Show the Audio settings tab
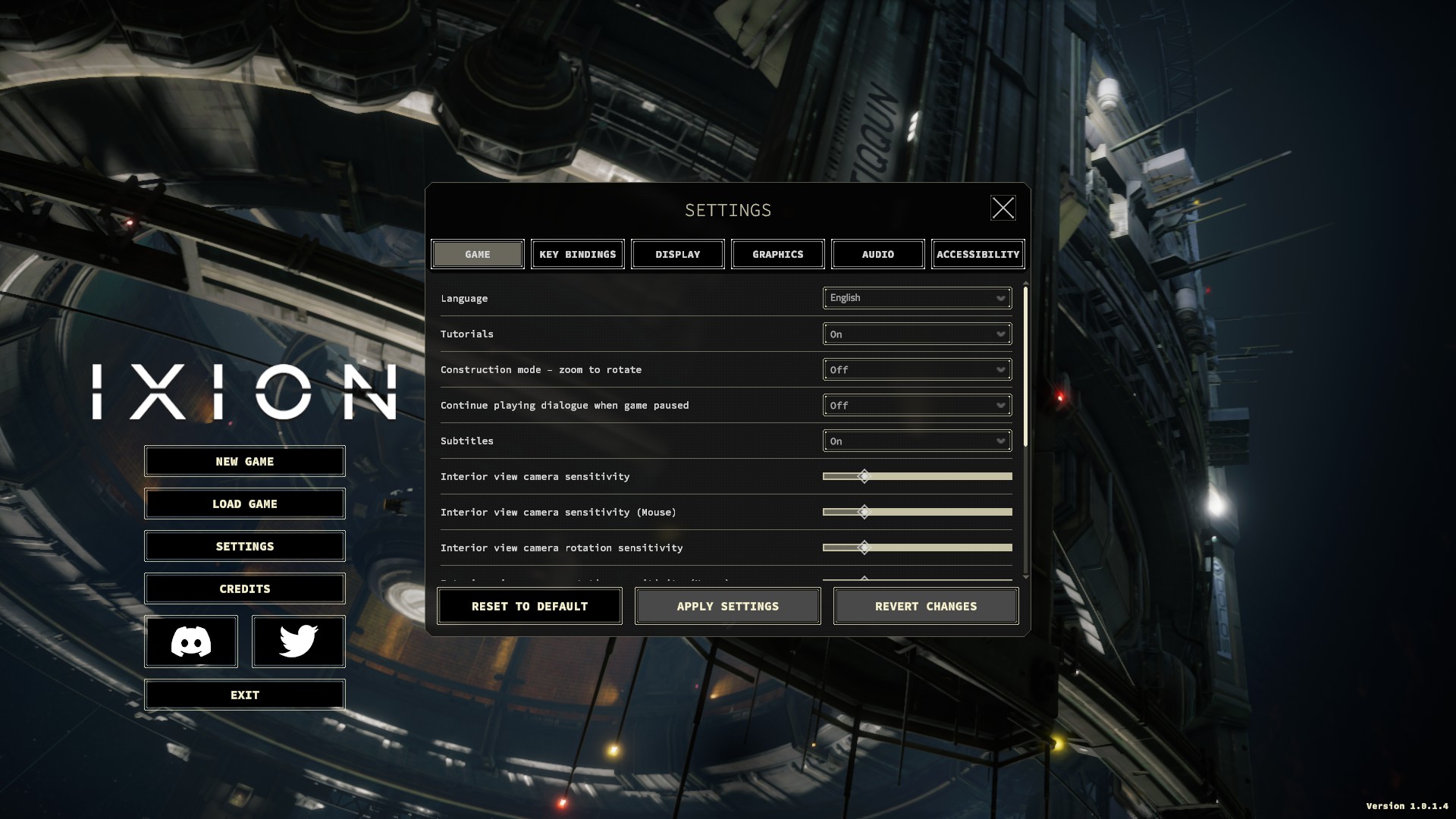This screenshot has width=1456, height=819. 878,254
